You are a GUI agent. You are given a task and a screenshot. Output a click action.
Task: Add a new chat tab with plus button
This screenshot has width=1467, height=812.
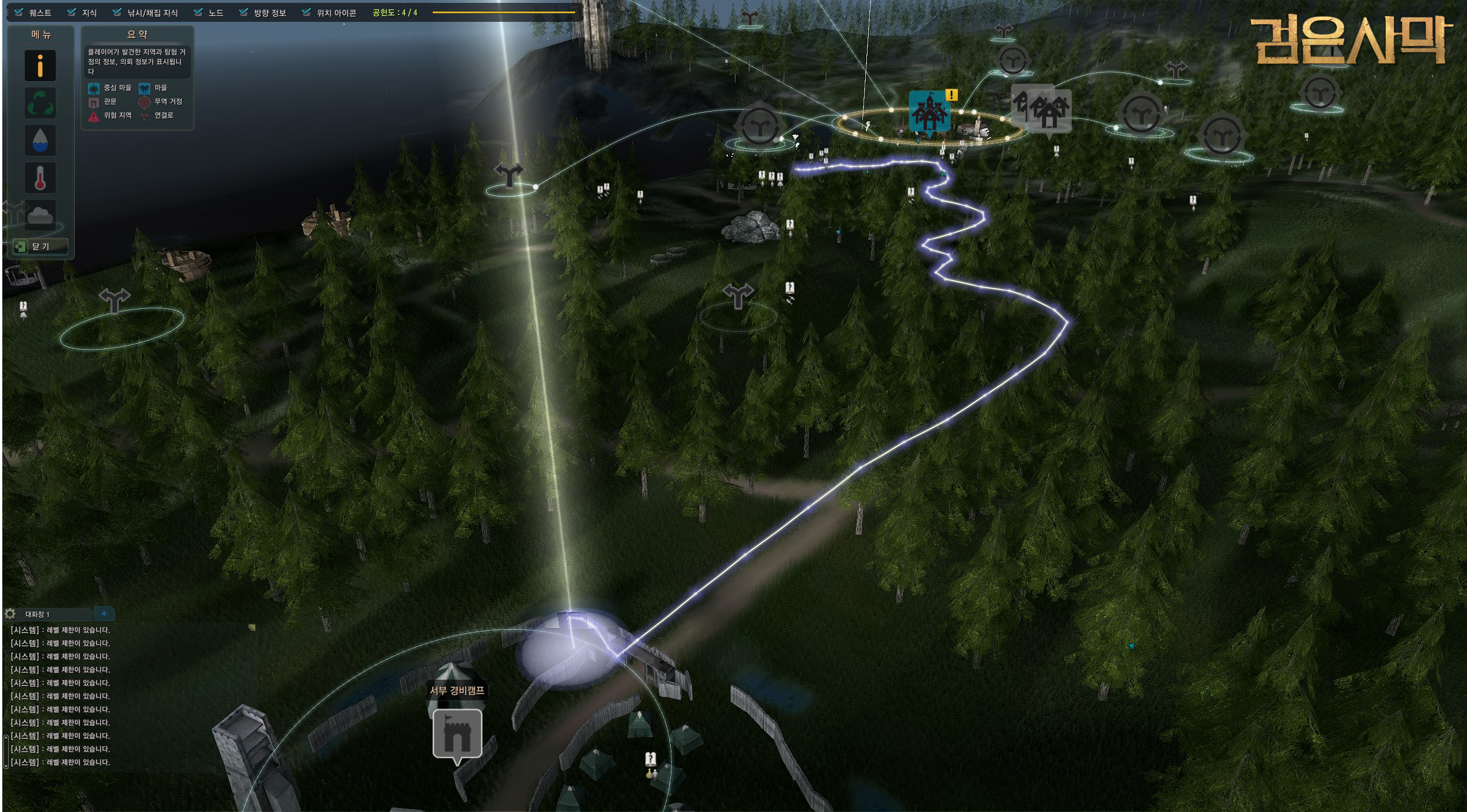pos(104,614)
